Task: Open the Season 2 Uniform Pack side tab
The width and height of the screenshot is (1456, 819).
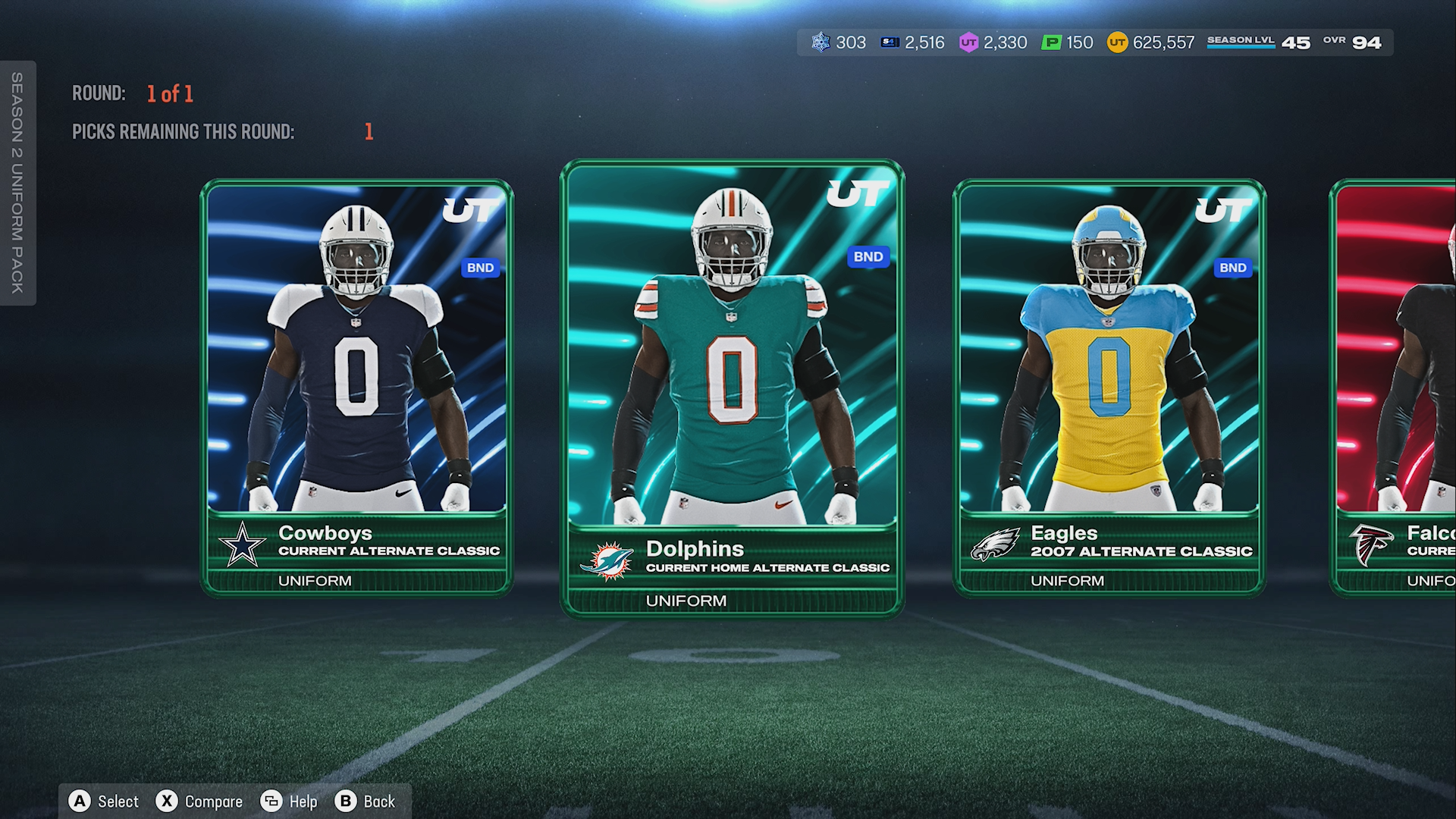Action: tap(17, 183)
